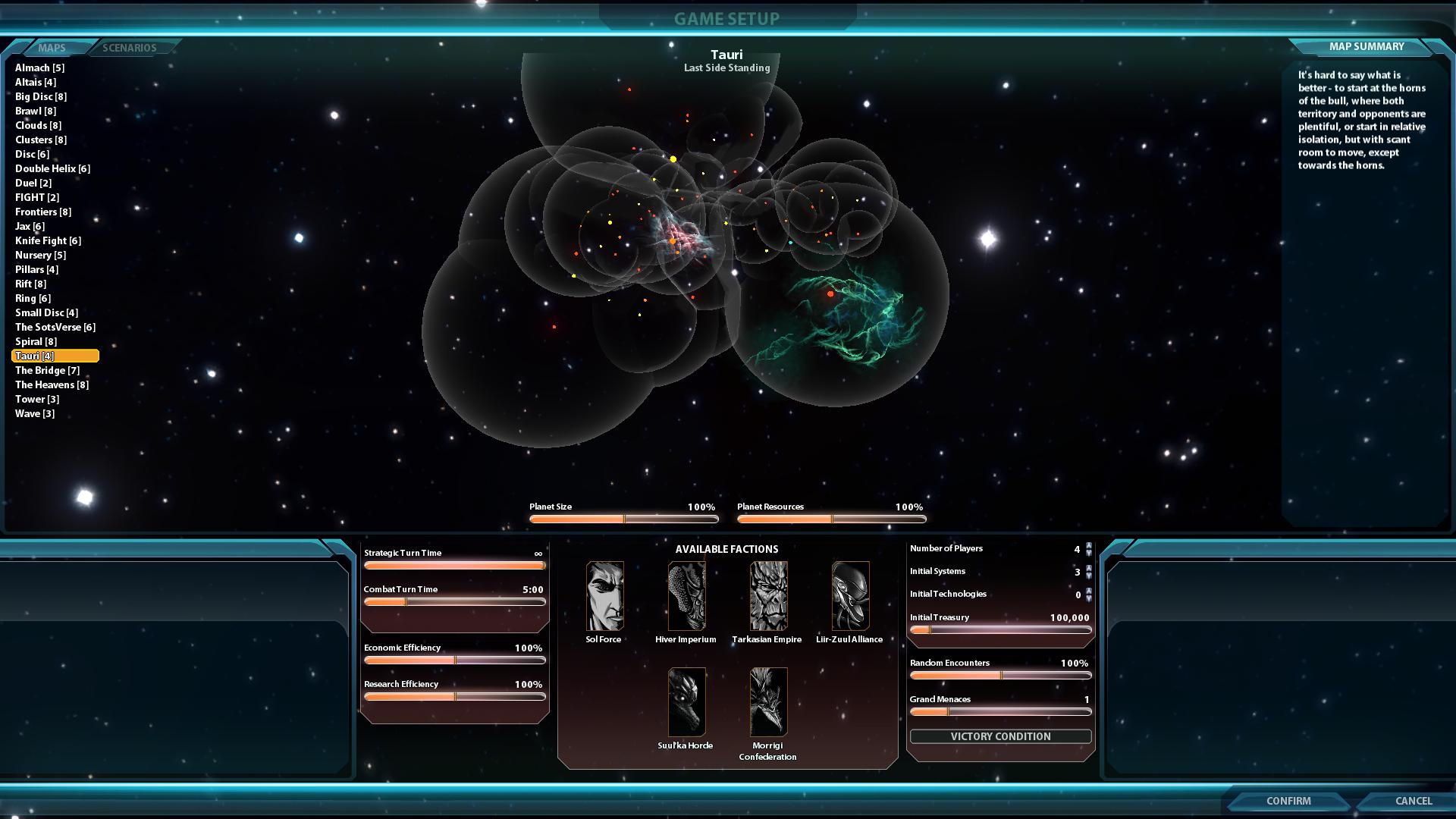Pick the Double Helix [6] map
The height and width of the screenshot is (819, 1456).
coord(52,168)
